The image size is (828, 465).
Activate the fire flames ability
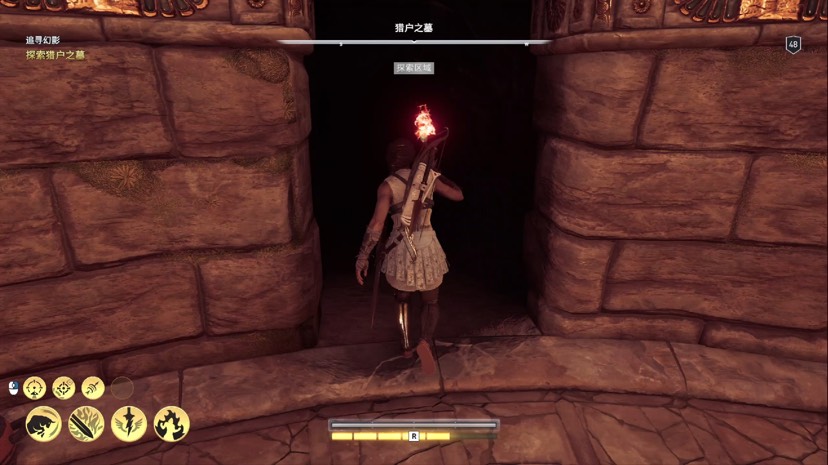pos(172,424)
